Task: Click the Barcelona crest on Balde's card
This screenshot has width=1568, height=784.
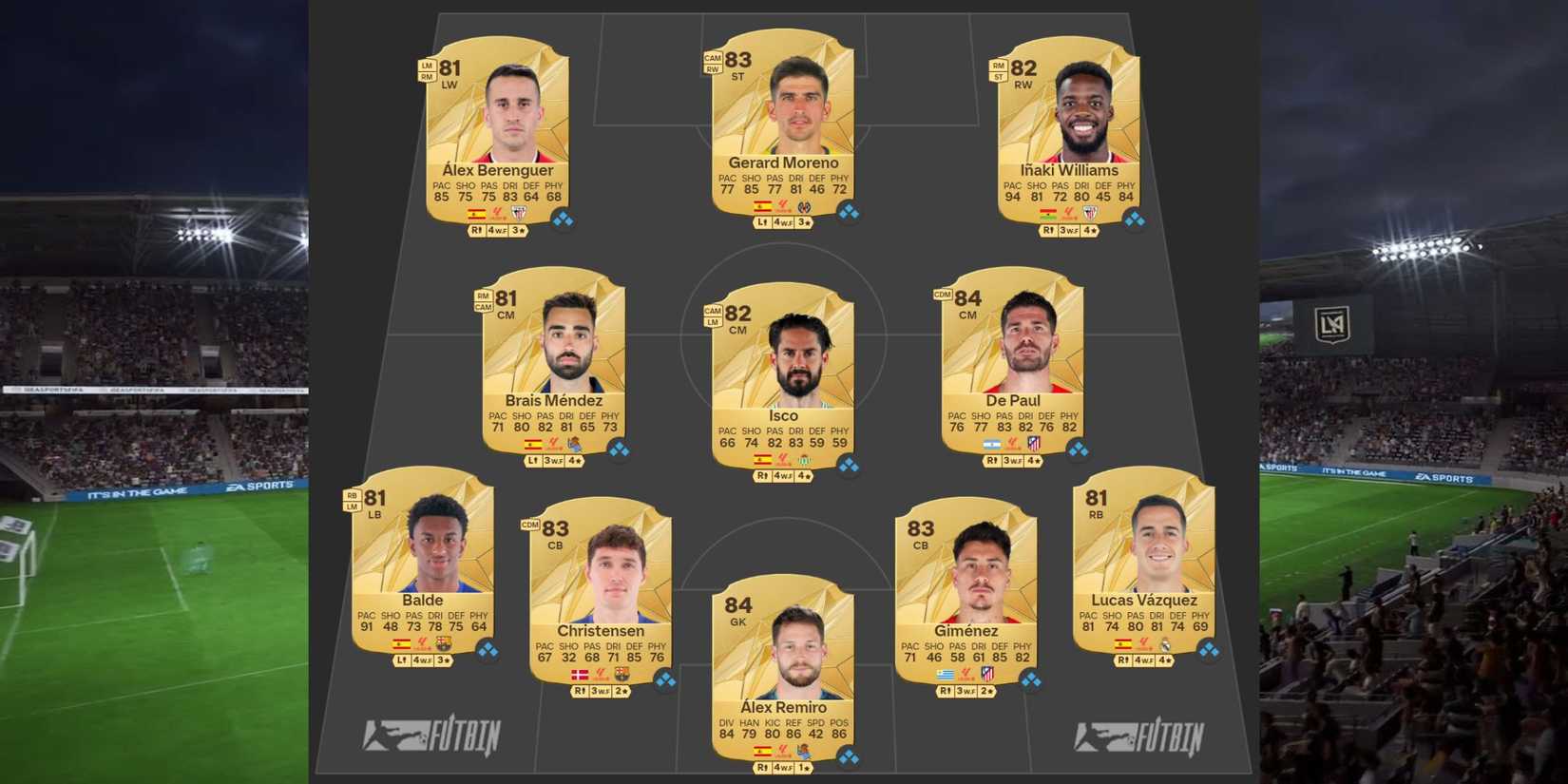Action: [x=444, y=643]
